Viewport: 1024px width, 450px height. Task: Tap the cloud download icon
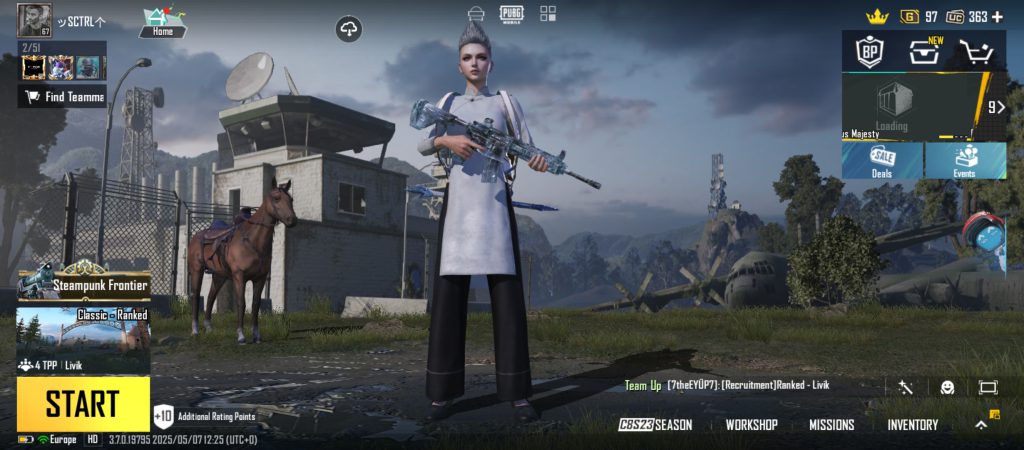click(349, 30)
